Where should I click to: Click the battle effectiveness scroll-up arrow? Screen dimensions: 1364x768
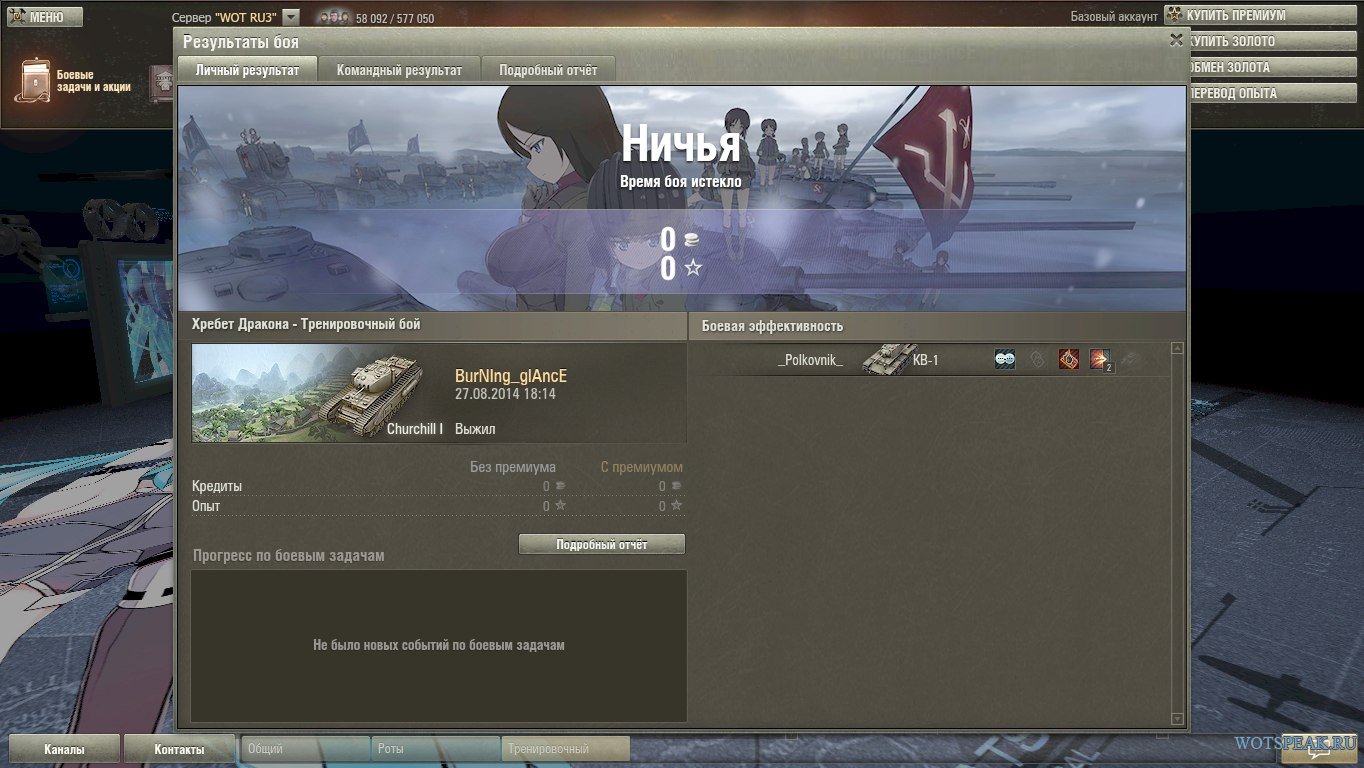click(x=1177, y=349)
